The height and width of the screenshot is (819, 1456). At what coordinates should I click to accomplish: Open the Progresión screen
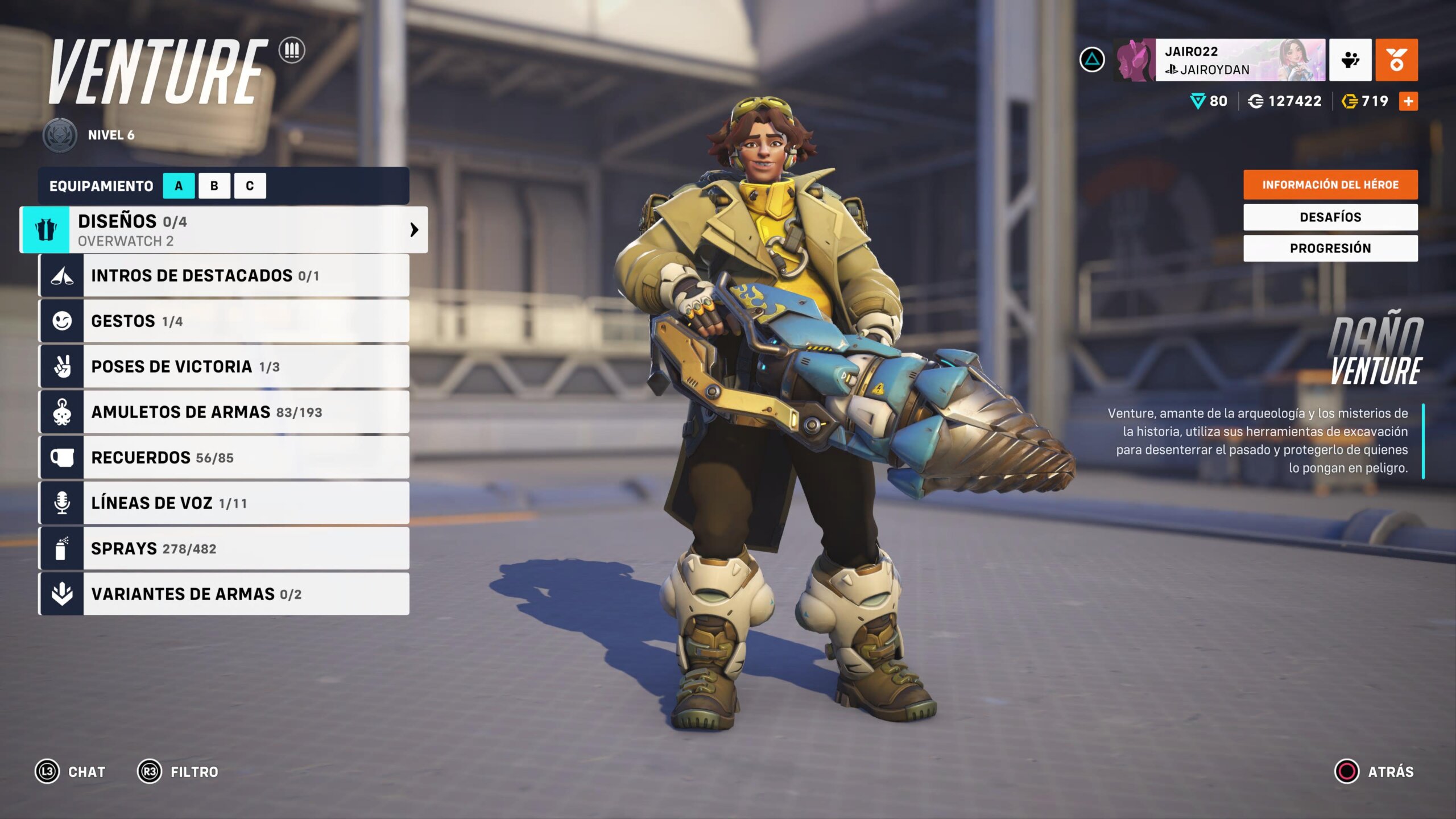(1330, 249)
